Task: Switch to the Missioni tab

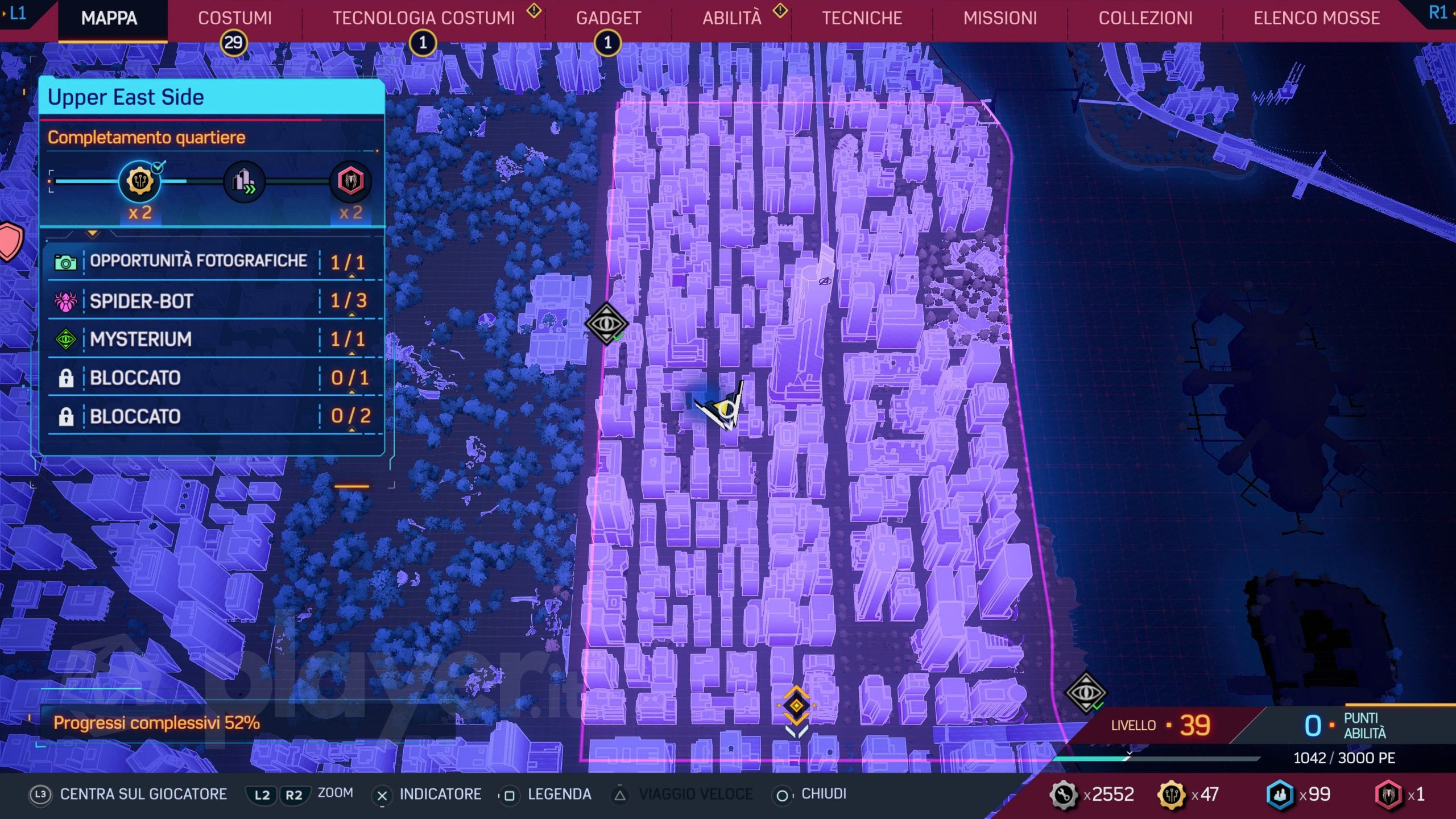Action: [1000, 18]
